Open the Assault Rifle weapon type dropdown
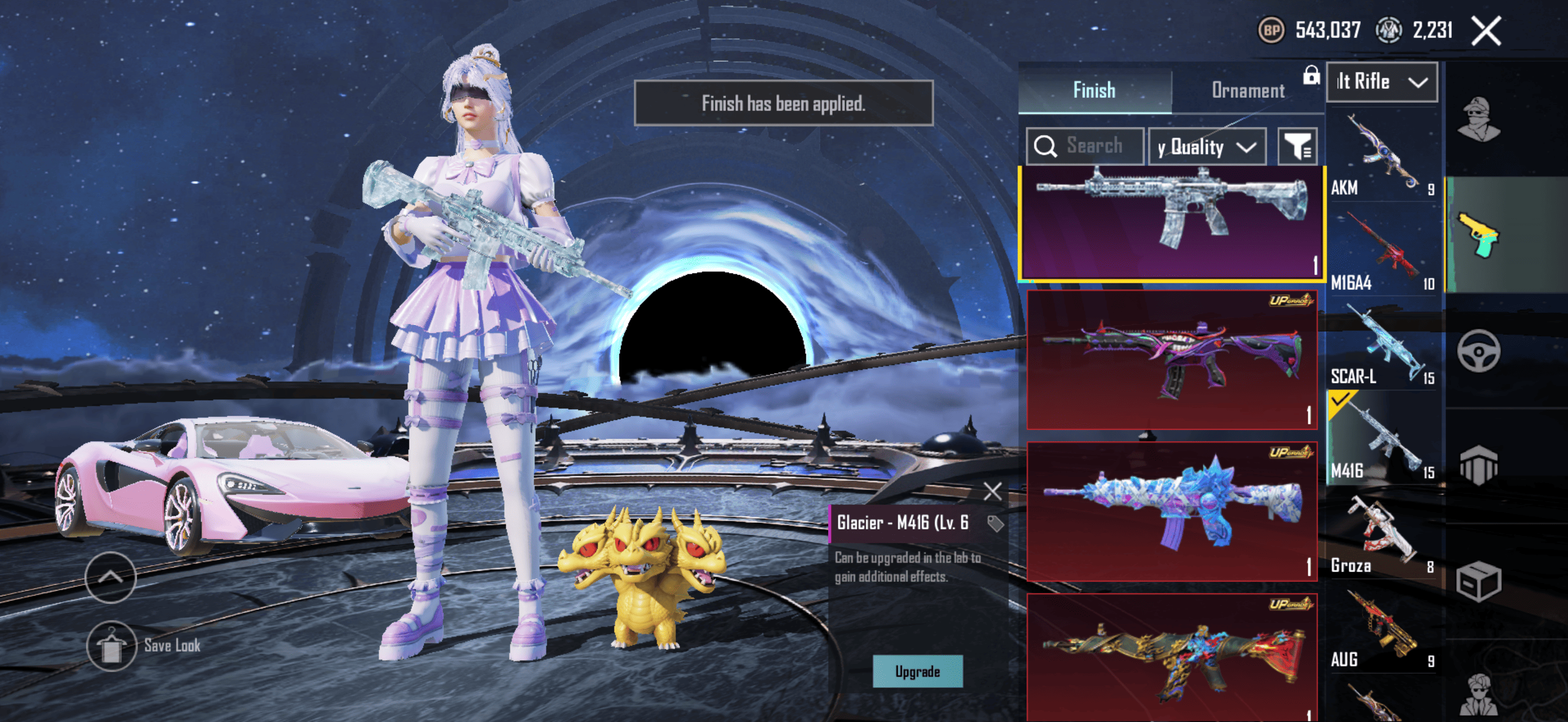Screen dimensions: 1568x722 pos(1381,81)
